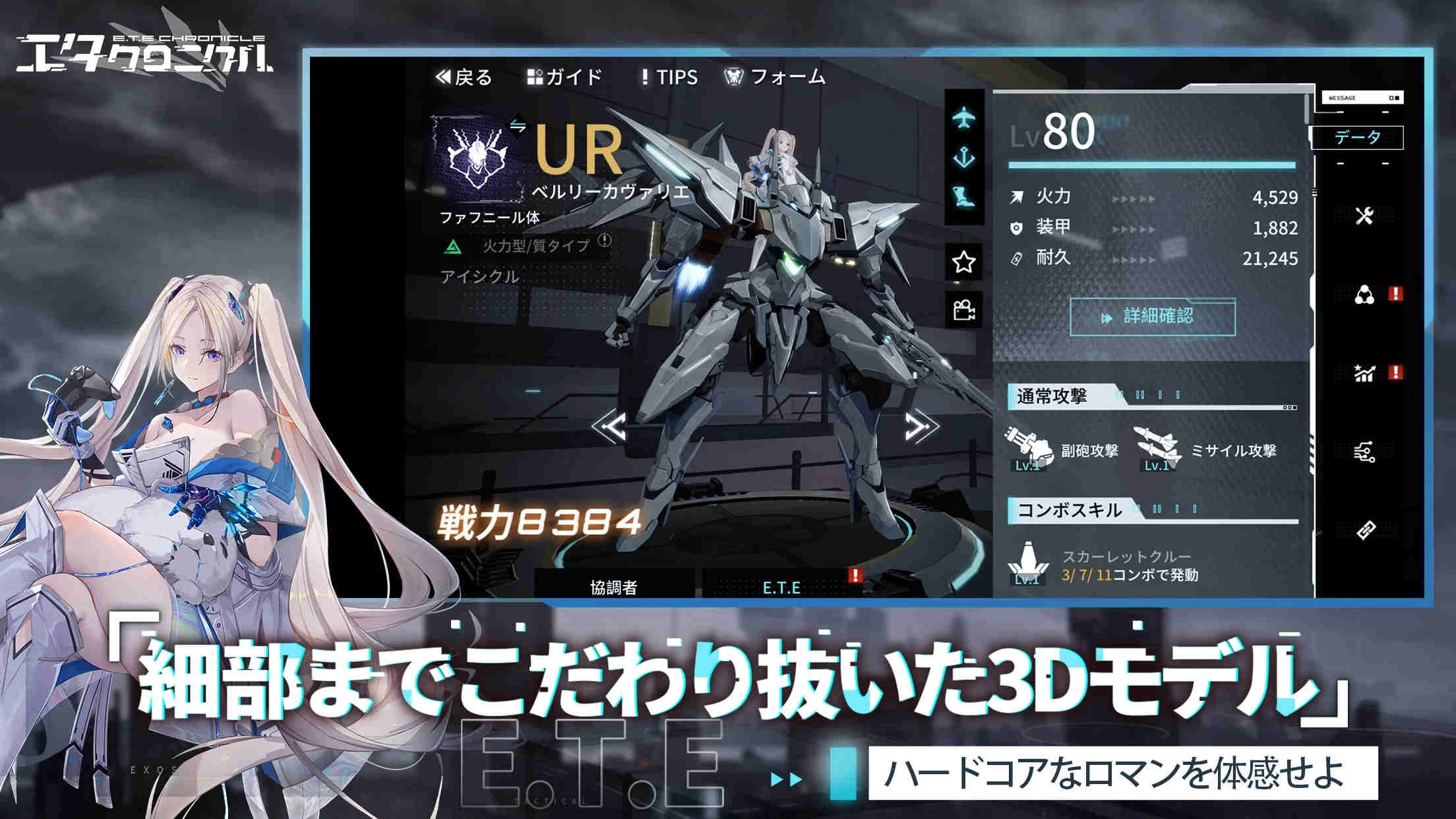The height and width of the screenshot is (819, 1456).
Task: Select the anchor form icon
Action: point(965,156)
